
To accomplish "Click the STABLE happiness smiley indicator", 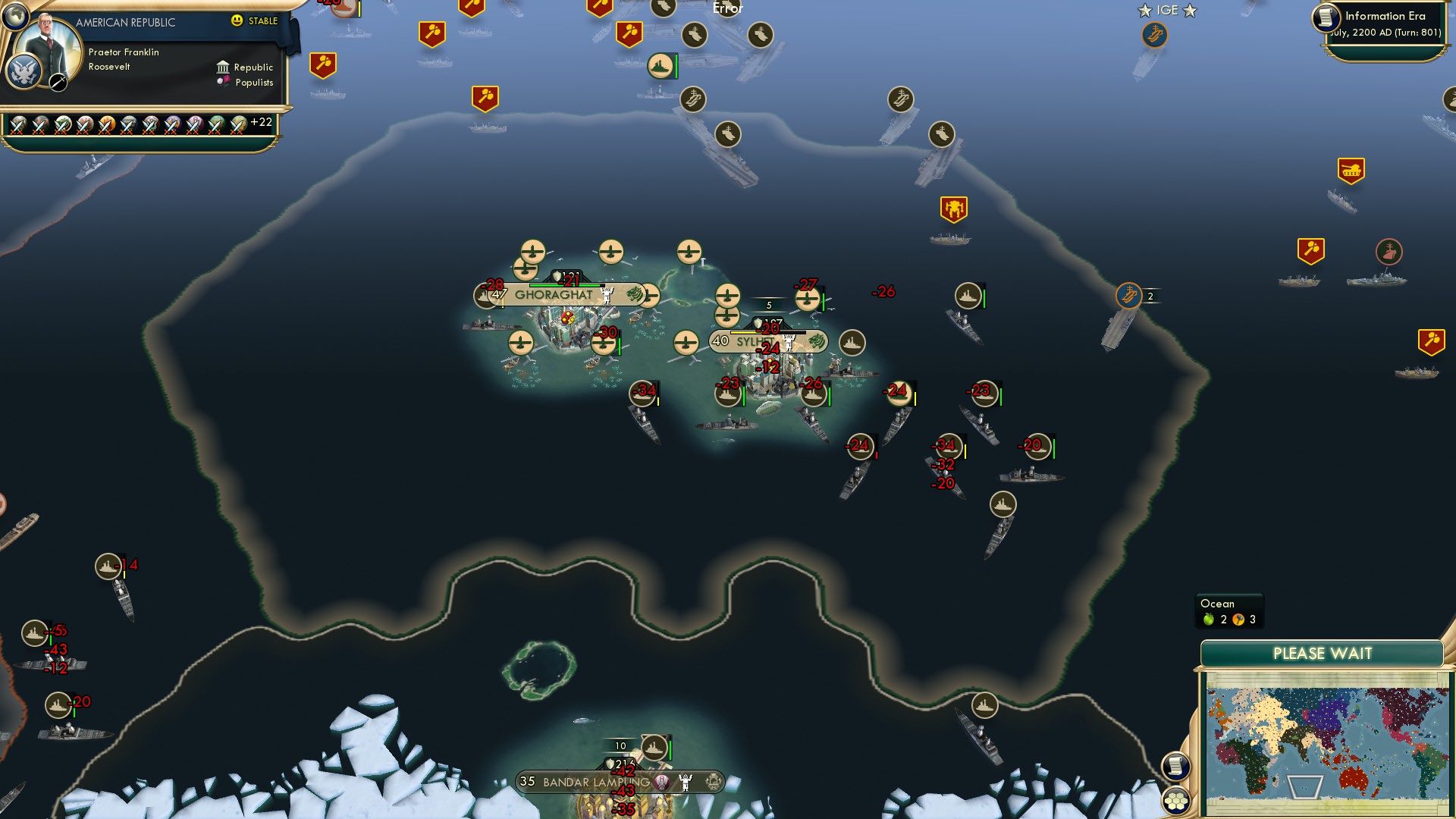I will tap(238, 22).
